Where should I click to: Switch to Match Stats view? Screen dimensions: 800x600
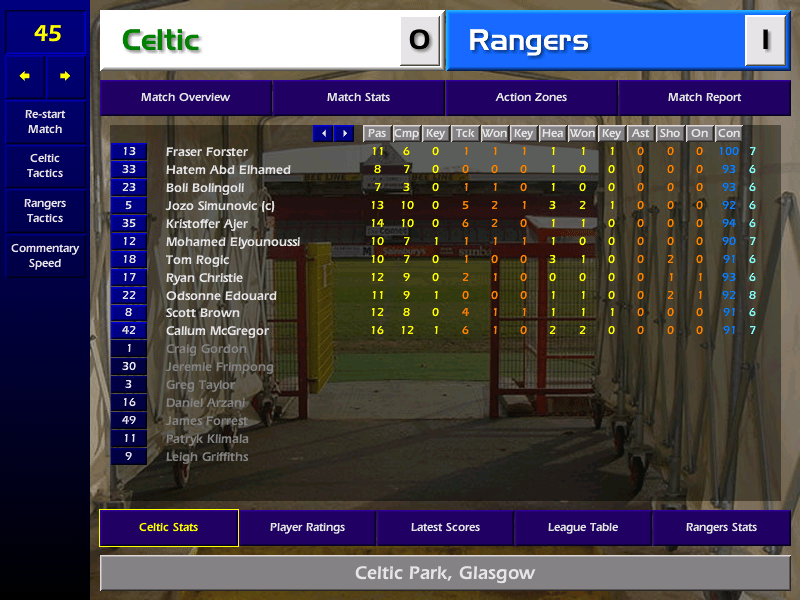[358, 98]
